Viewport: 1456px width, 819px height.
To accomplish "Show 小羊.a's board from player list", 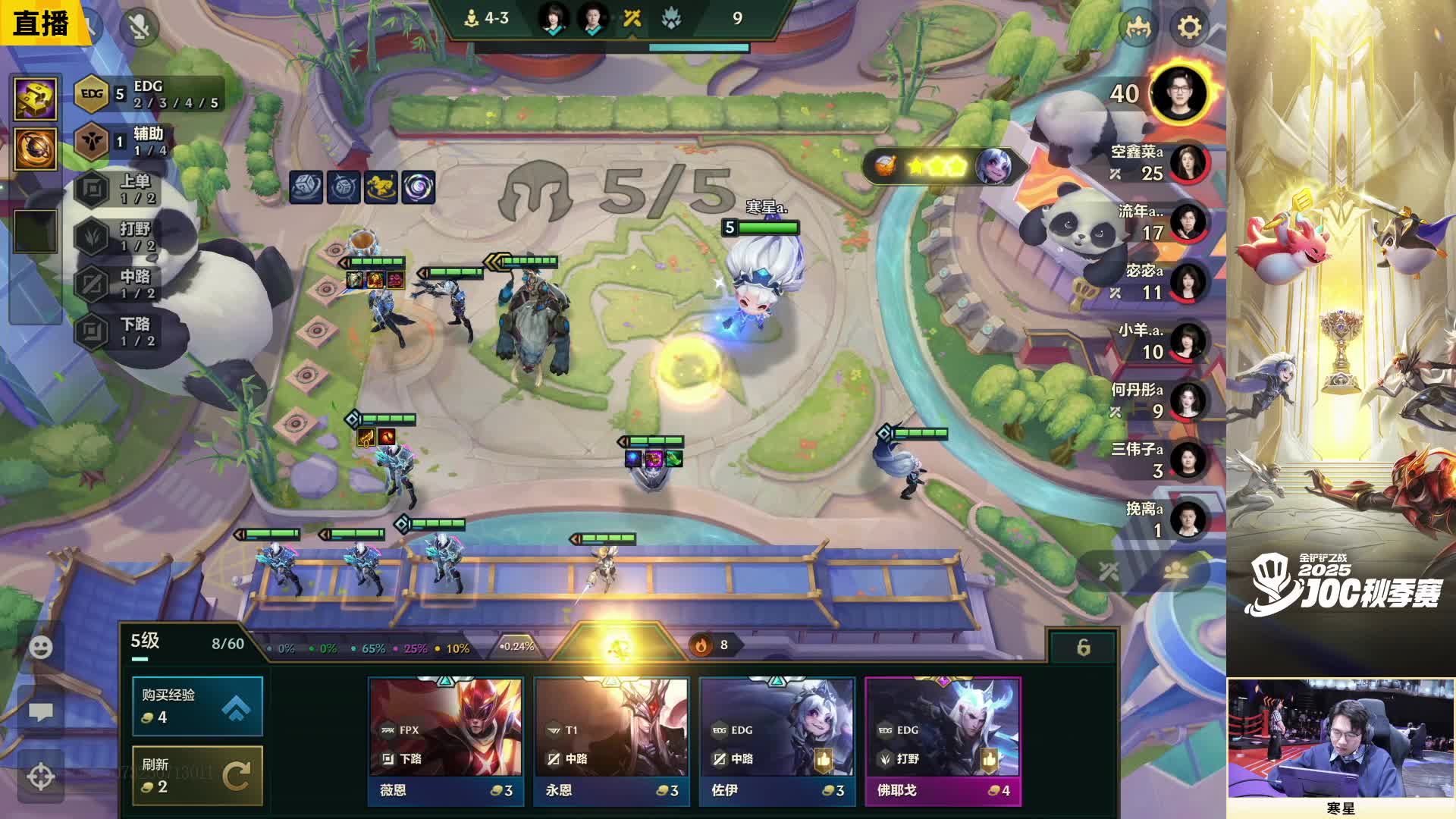I will click(x=1188, y=341).
